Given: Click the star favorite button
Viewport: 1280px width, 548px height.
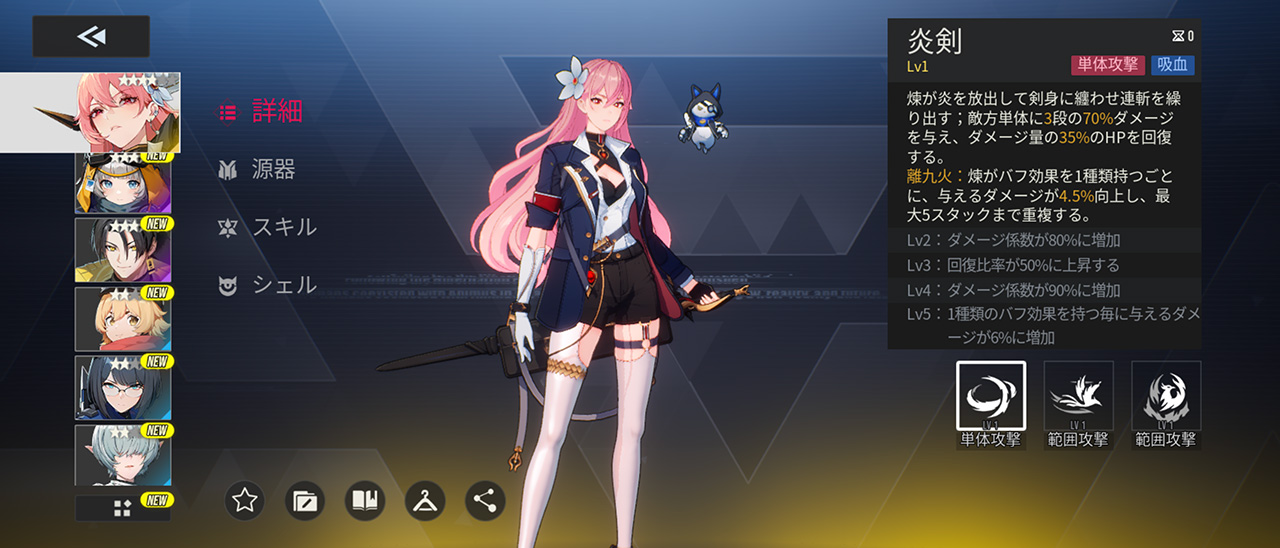Looking at the screenshot, I should coord(245,501).
